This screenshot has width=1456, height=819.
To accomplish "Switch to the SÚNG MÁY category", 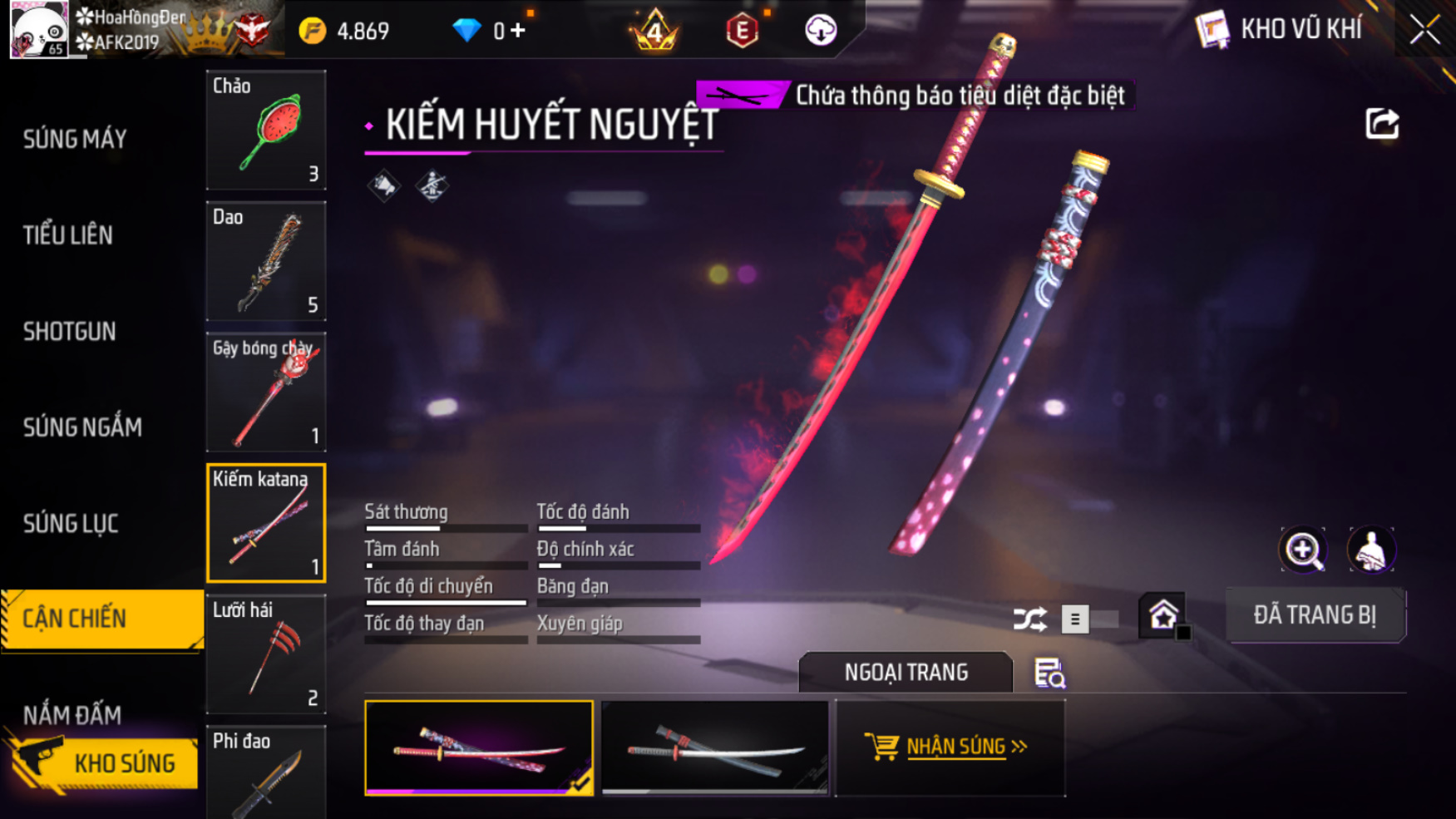I will click(x=75, y=139).
